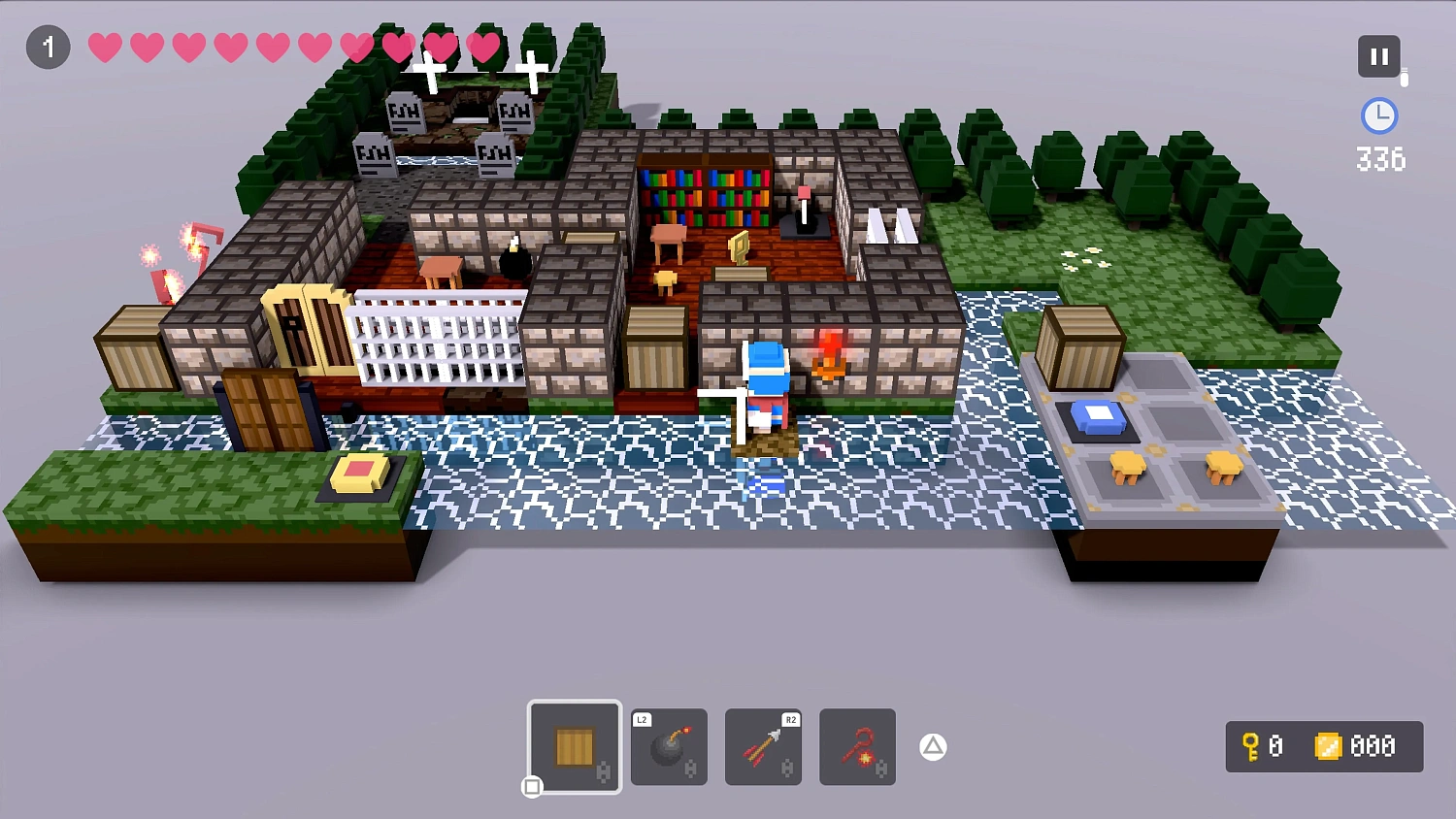Viewport: 1456px width, 819px height.
Task: Click the small indicator beside the pause button
Action: point(1402,76)
